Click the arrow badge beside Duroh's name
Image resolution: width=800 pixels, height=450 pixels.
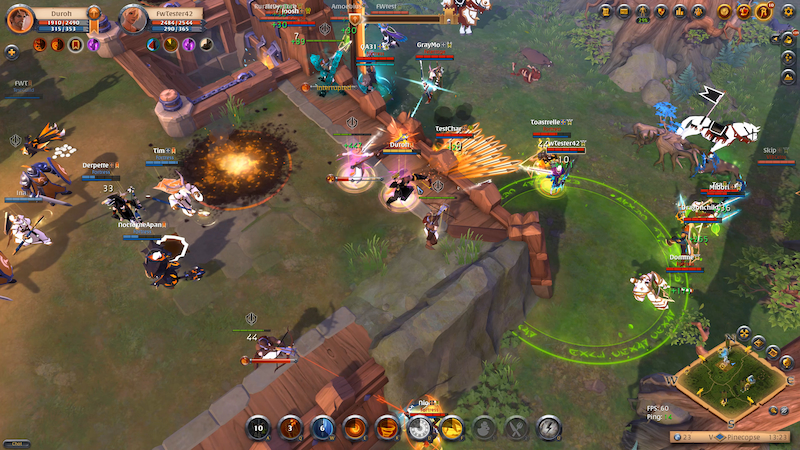click(93, 14)
